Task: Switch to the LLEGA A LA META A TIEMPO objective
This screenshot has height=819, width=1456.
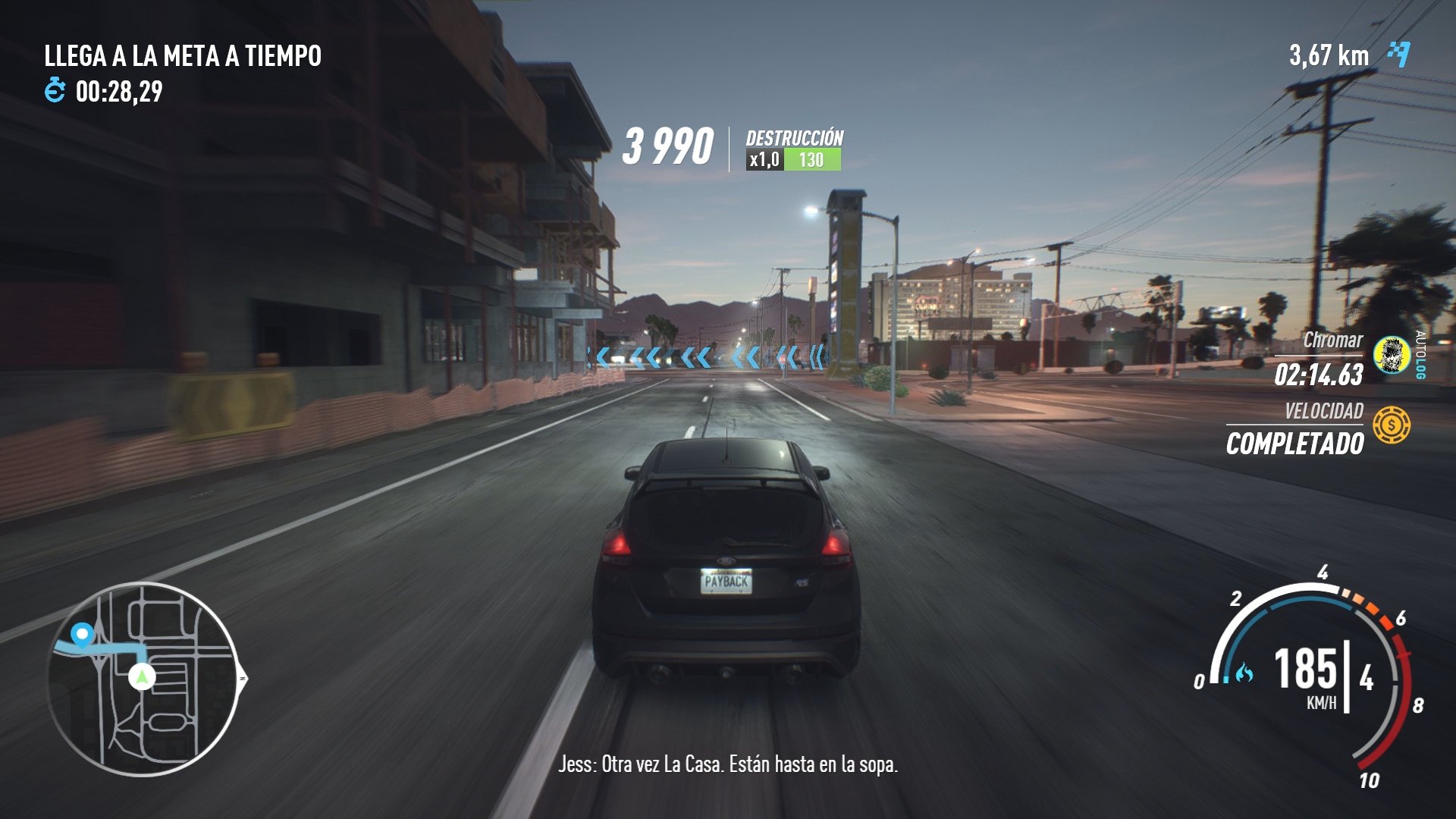Action: pos(183,55)
